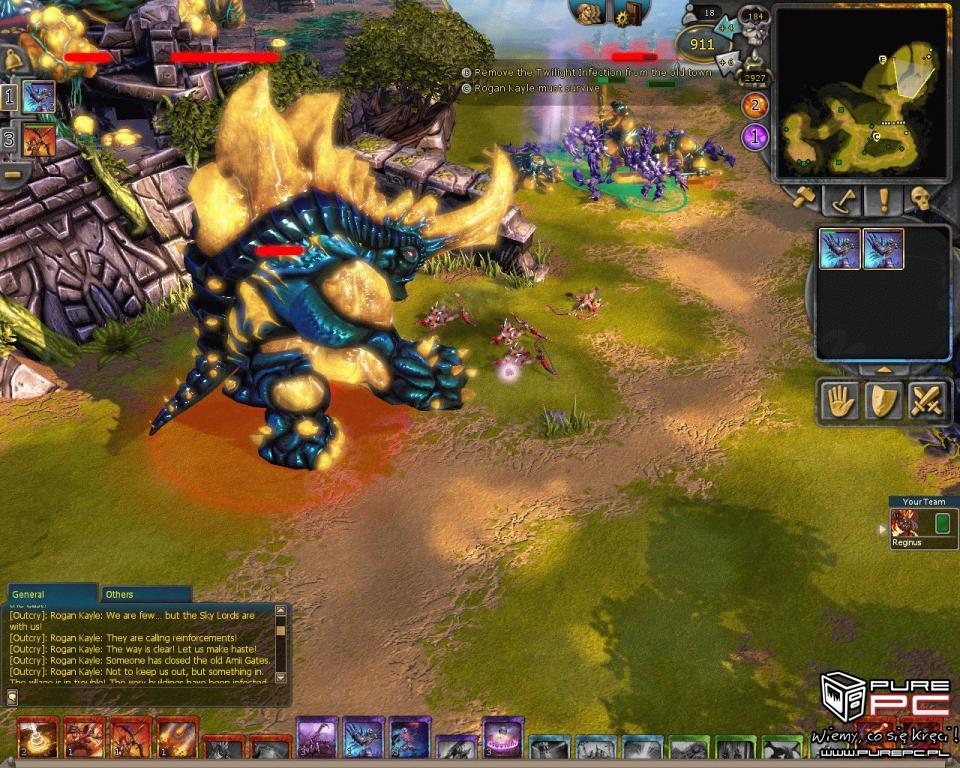The image size is (960, 768).
Task: Click the skull button beside the minimap
Action: 920,198
